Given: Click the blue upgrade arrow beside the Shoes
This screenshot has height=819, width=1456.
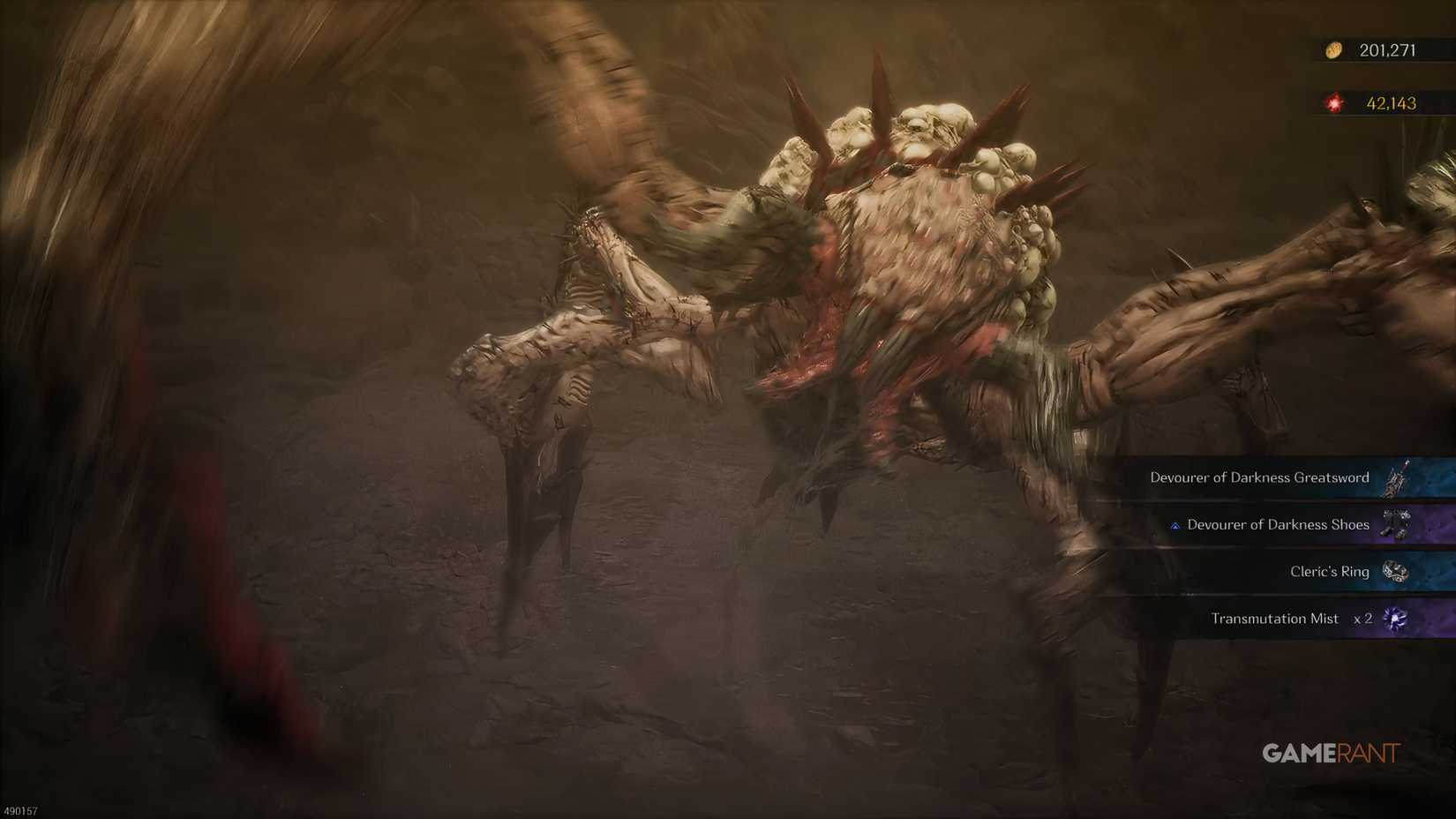Looking at the screenshot, I should click(x=1174, y=524).
